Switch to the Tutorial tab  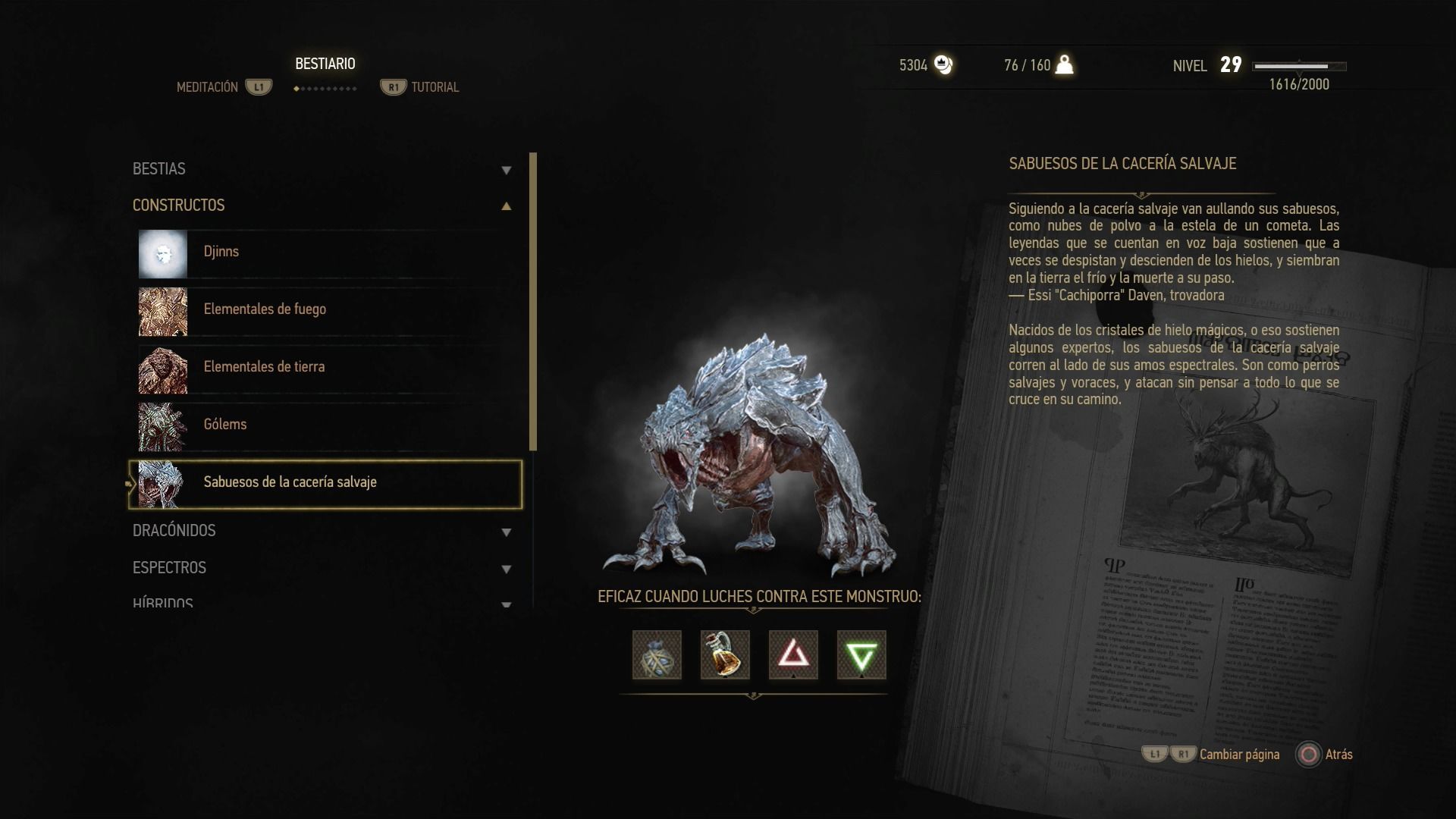pyautogui.click(x=435, y=87)
